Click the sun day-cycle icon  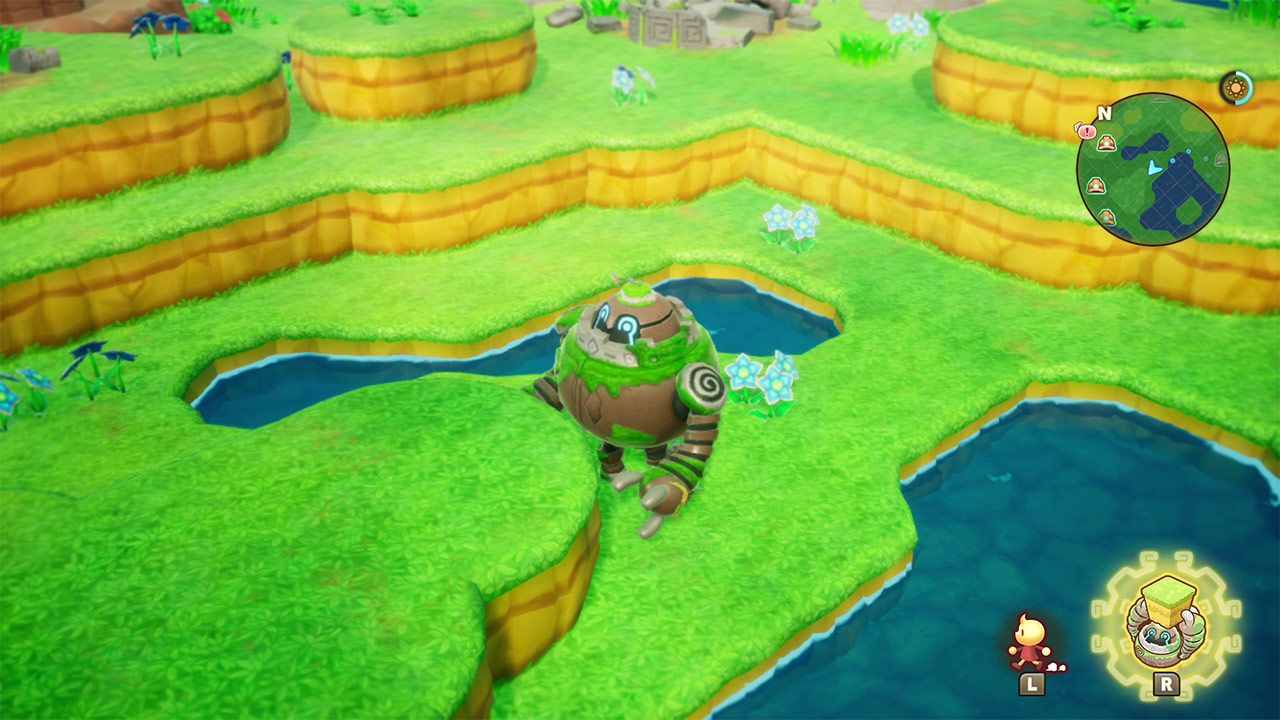pyautogui.click(x=1236, y=87)
